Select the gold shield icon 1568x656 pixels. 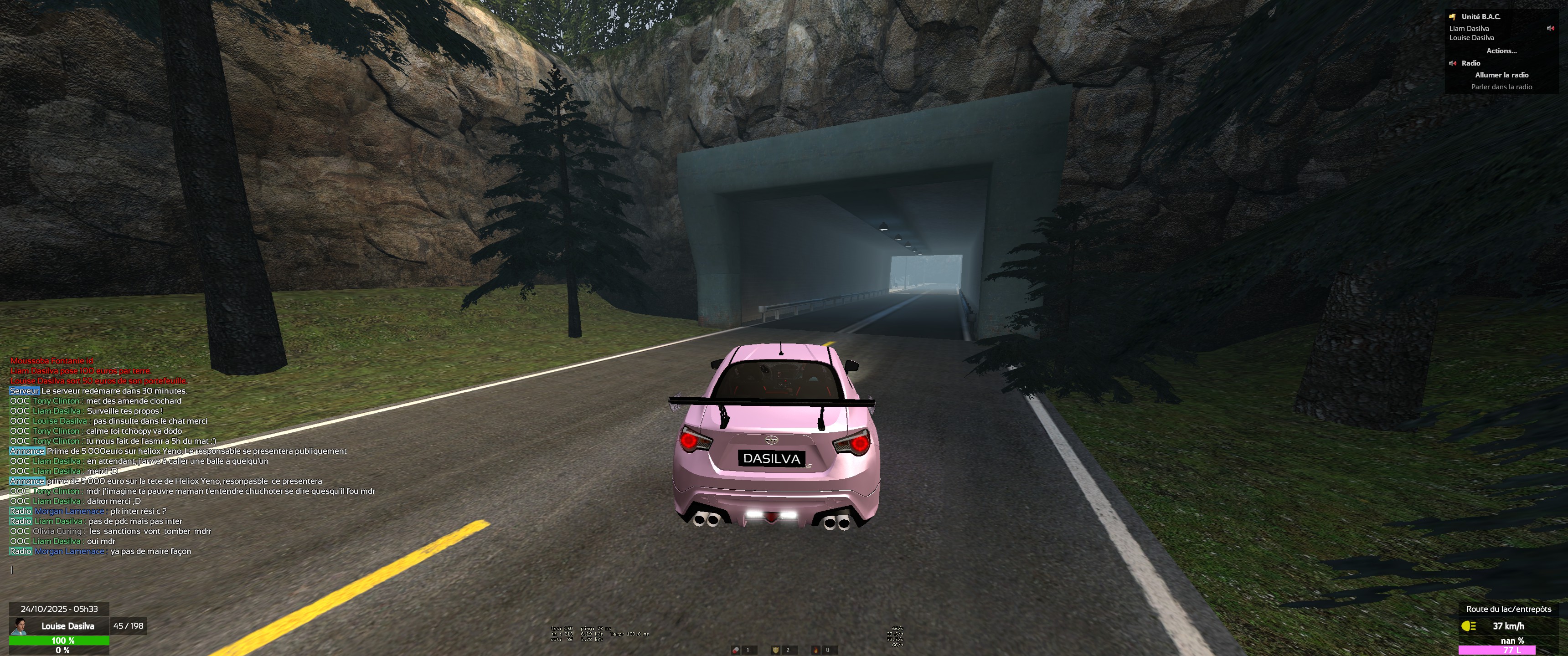click(775, 650)
